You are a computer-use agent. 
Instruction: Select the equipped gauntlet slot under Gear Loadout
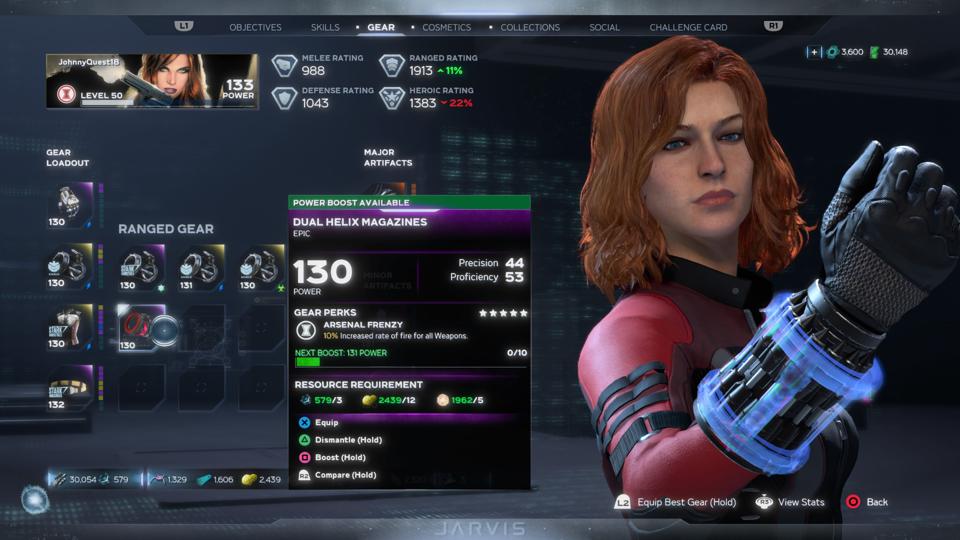[70, 205]
